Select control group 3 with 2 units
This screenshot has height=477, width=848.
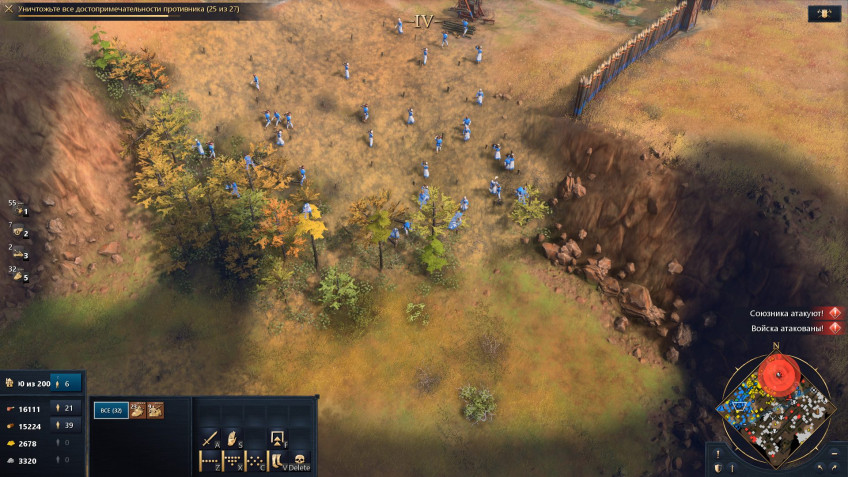point(18,254)
